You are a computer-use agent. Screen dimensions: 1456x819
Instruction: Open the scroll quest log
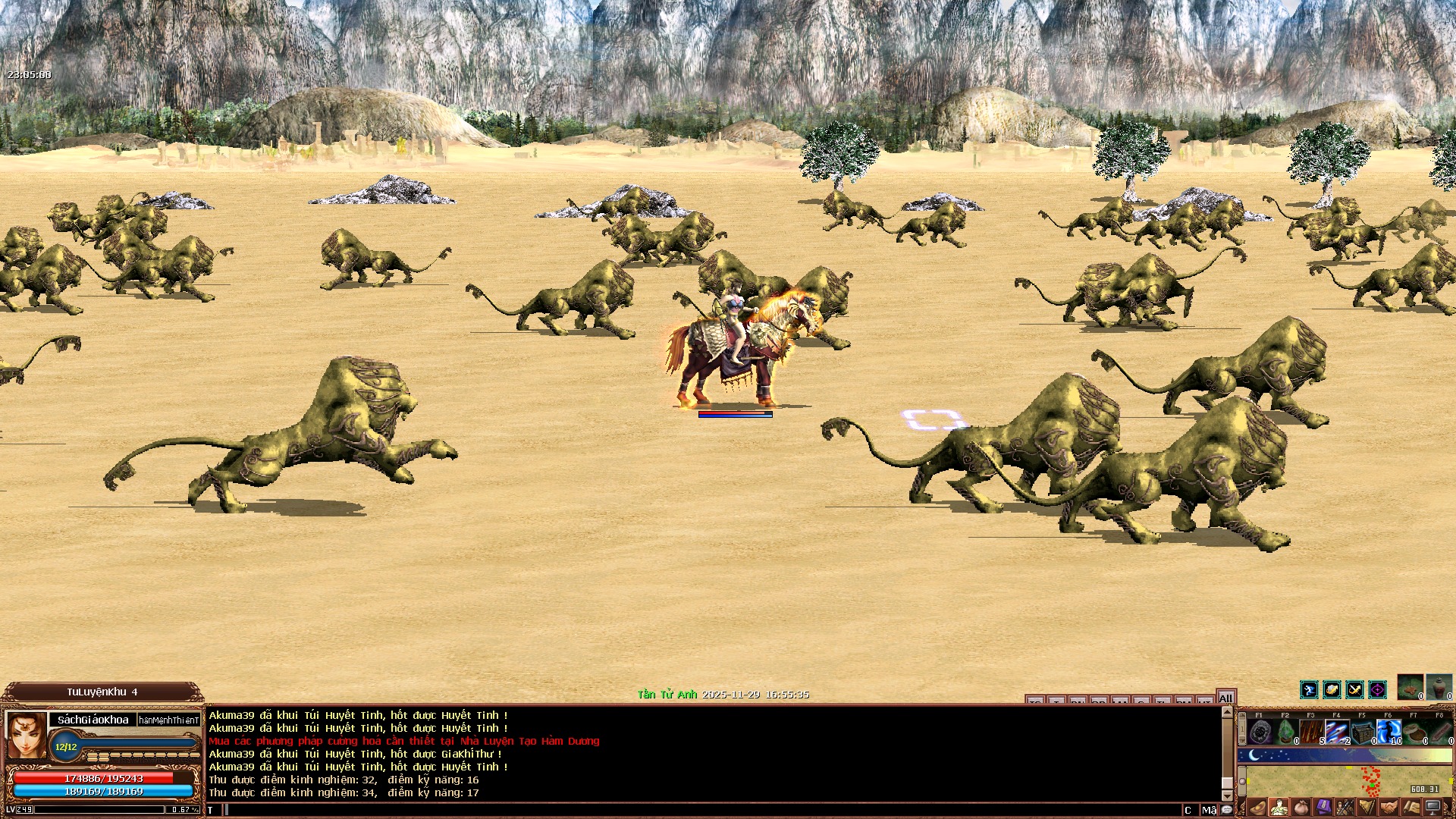click(x=1411, y=807)
